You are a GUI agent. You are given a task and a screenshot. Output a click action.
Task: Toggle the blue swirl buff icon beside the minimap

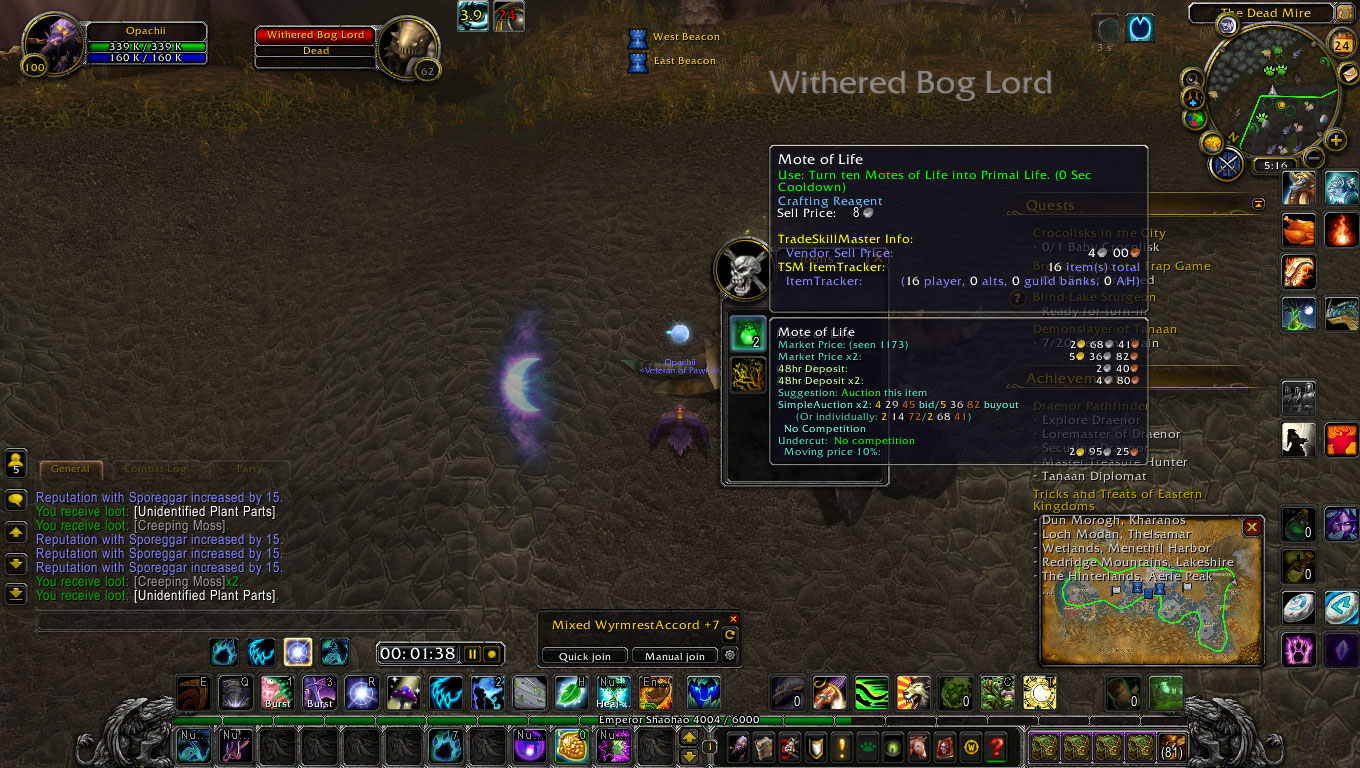click(x=1140, y=29)
